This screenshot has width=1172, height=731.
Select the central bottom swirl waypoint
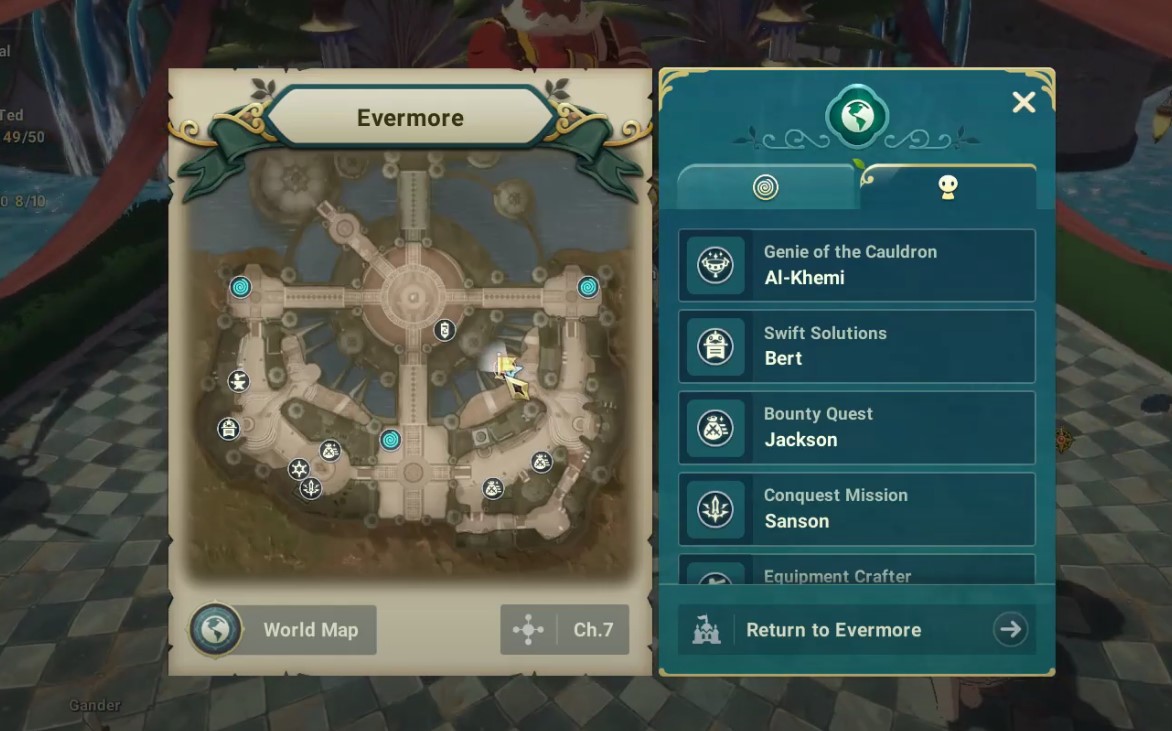click(x=391, y=440)
